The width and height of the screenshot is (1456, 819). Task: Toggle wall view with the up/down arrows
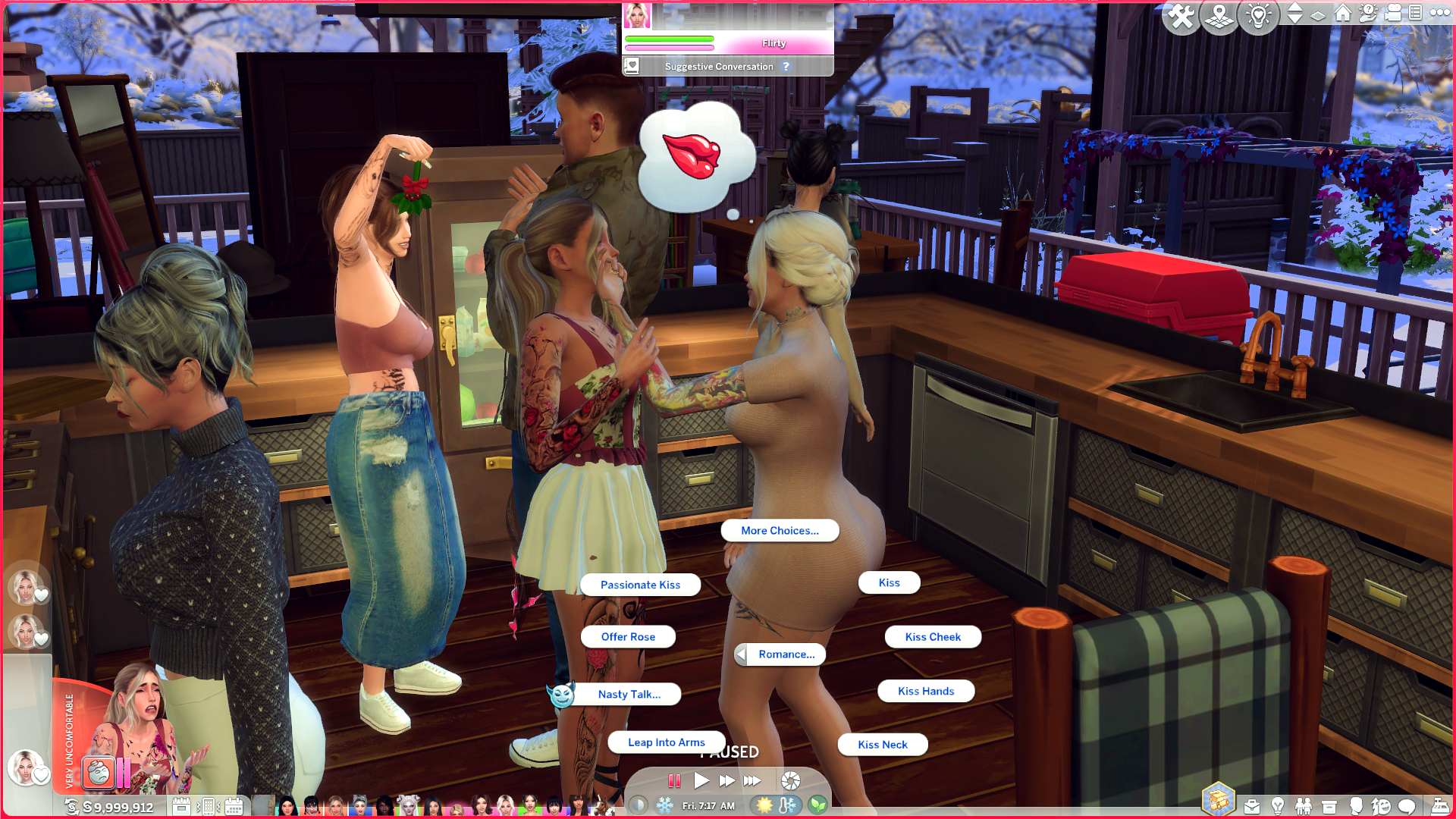(1295, 13)
